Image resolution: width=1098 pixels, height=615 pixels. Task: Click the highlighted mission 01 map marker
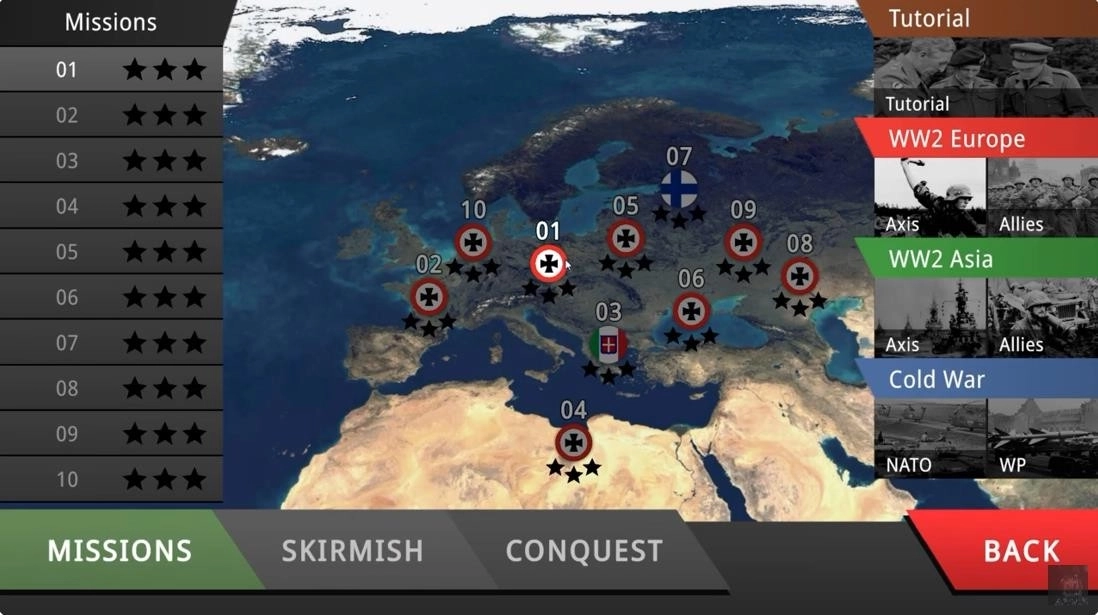tap(548, 264)
